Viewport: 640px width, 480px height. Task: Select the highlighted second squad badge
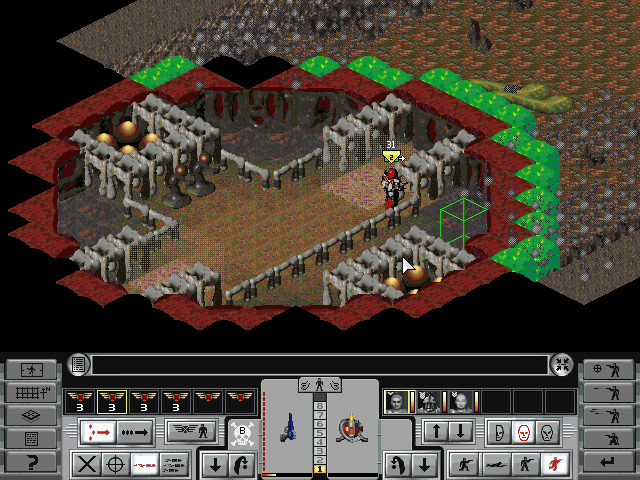(x=112, y=401)
